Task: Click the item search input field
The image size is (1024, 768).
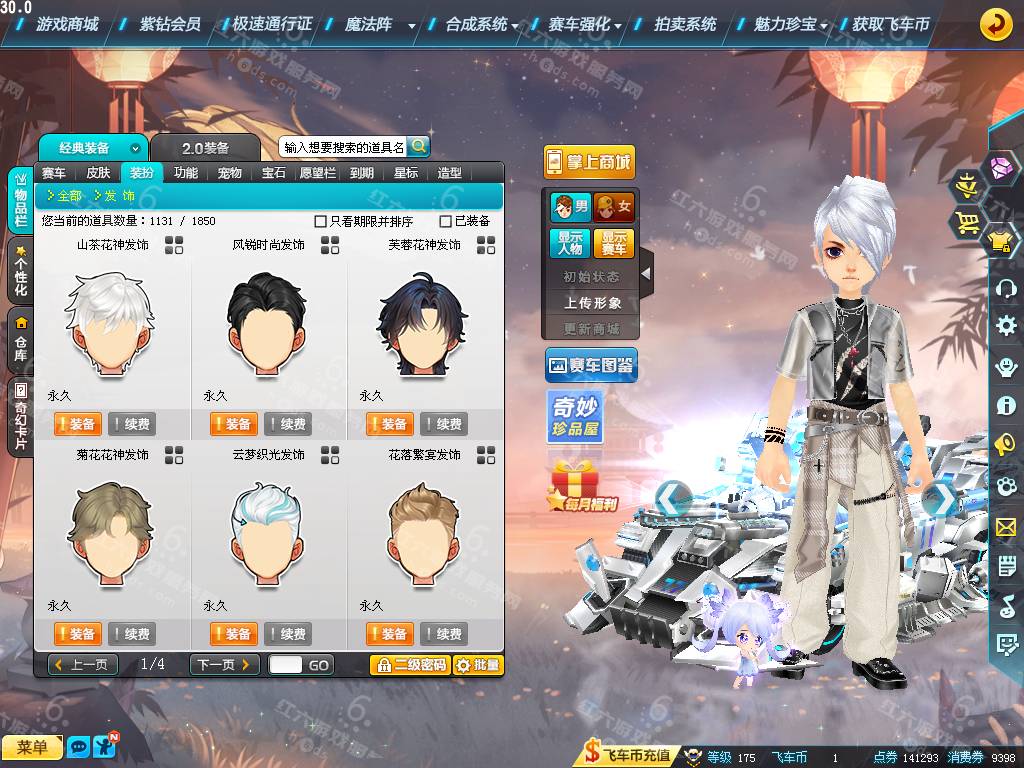Action: point(343,147)
